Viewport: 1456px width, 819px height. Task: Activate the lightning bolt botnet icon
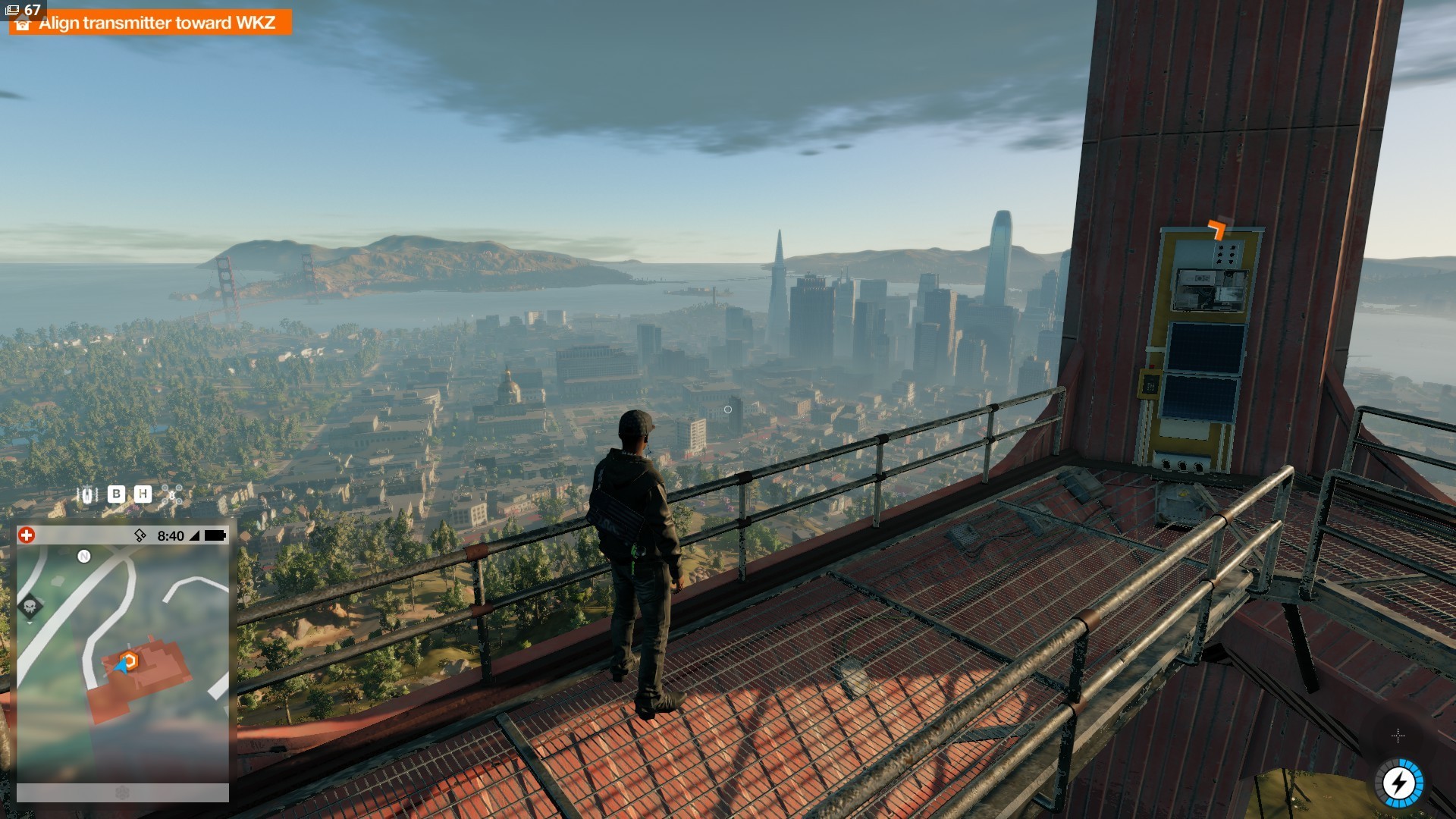[1399, 783]
